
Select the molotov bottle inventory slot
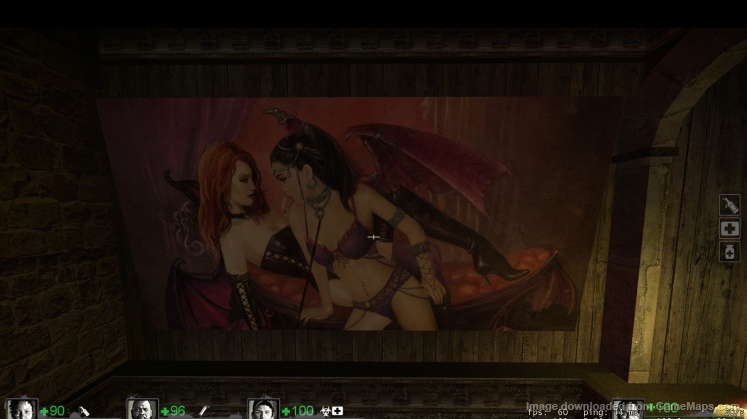[729, 204]
